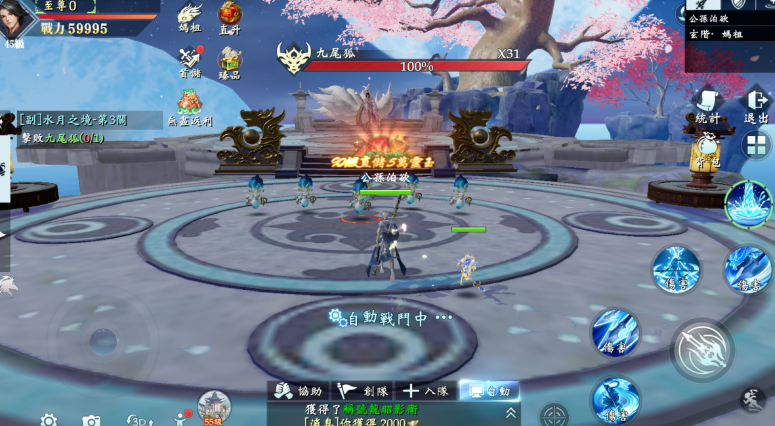The width and height of the screenshot is (775, 426).
Task: Open the 統計 statistics scroll
Action: click(708, 104)
